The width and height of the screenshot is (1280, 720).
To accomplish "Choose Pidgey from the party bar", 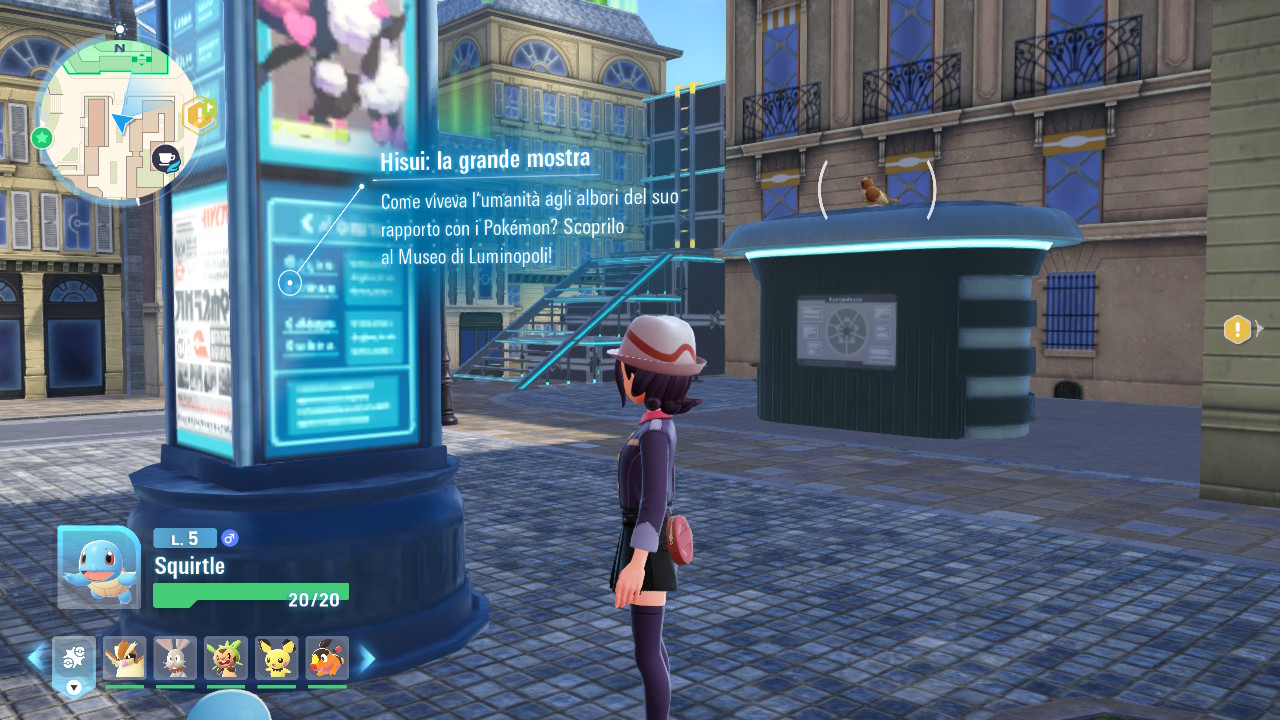I will [124, 658].
